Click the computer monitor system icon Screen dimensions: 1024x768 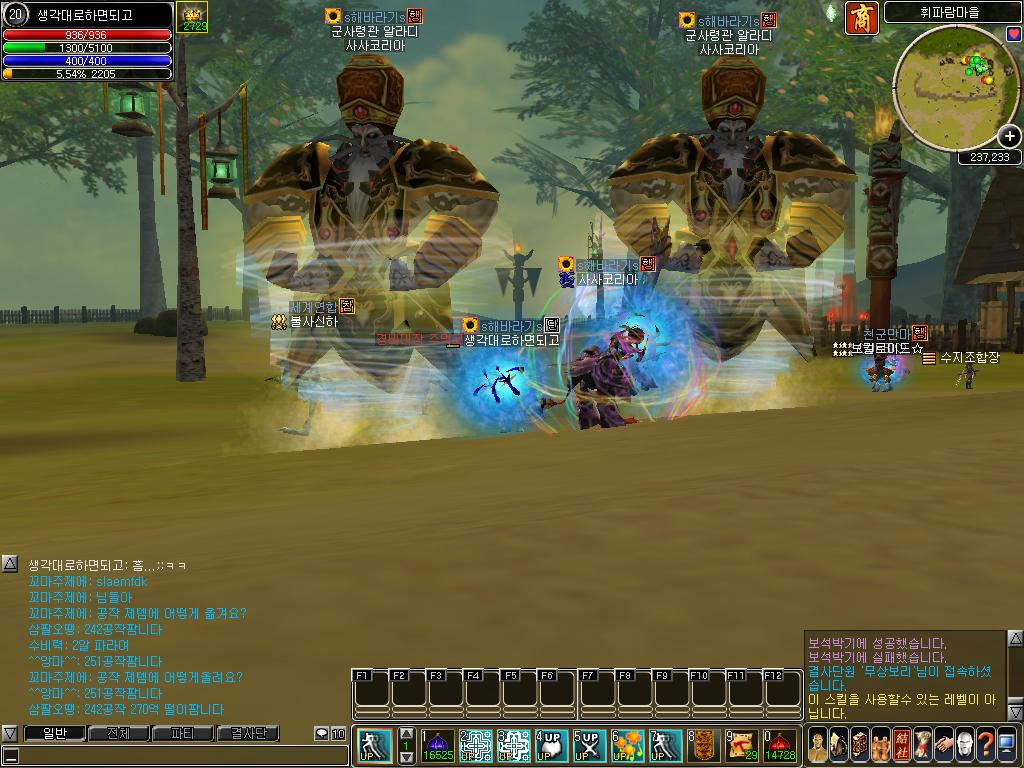(x=1006, y=744)
